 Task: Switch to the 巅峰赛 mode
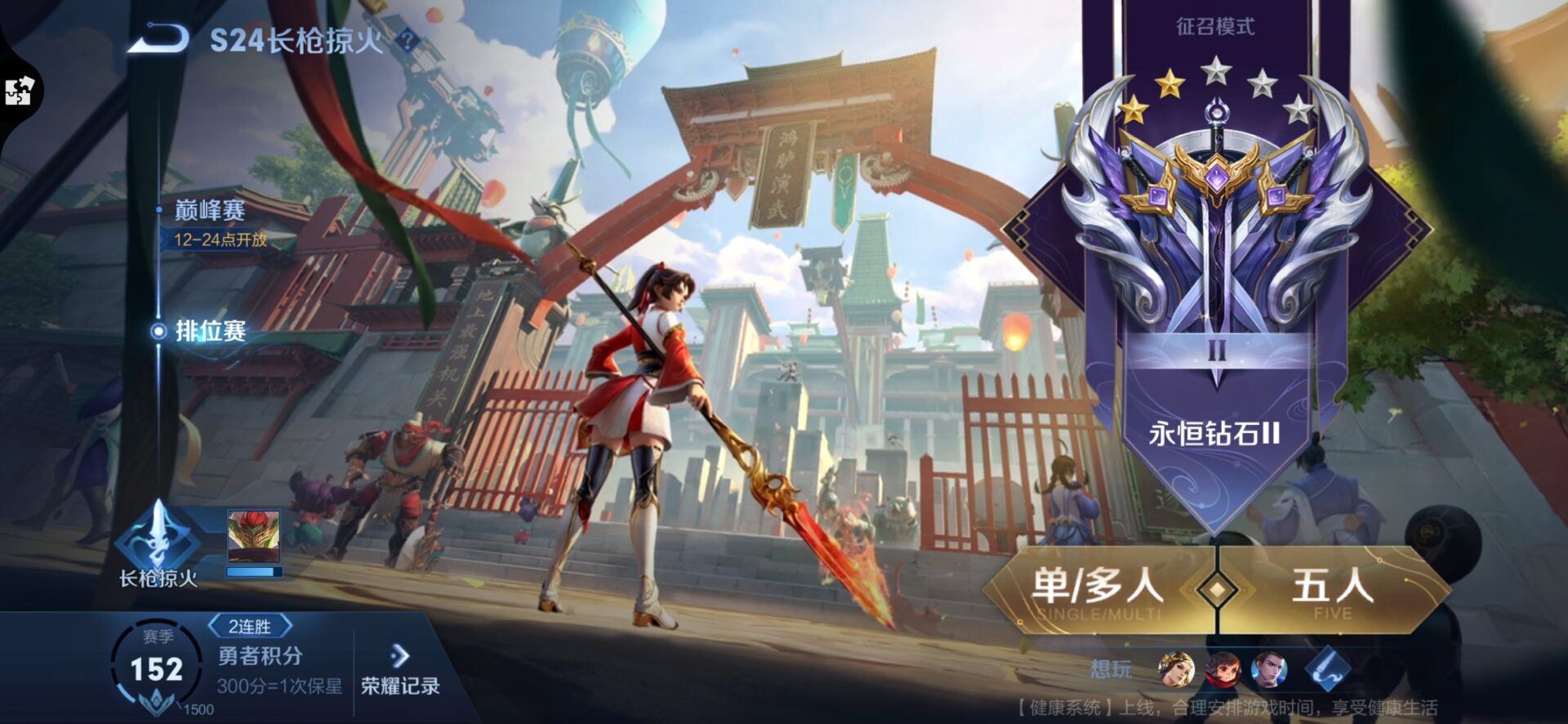pyautogui.click(x=210, y=211)
